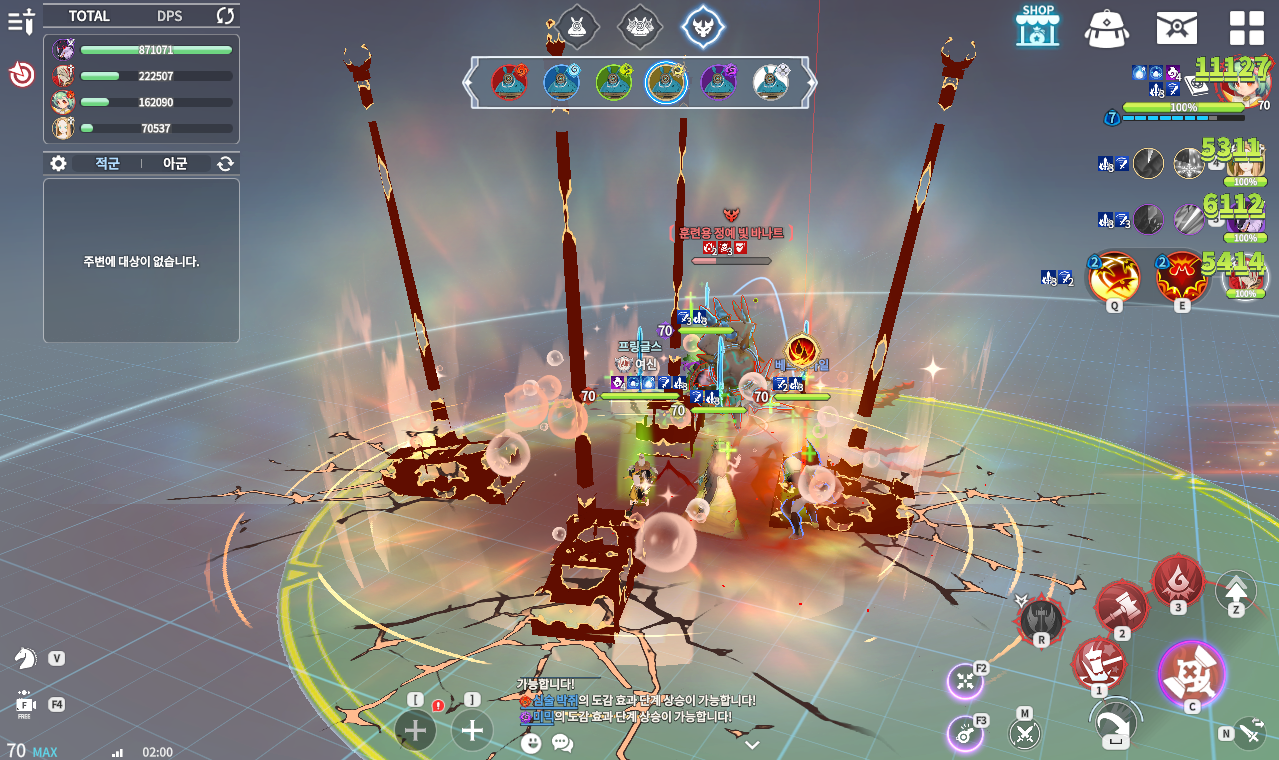1279x760 pixels.
Task: Toggle the crossed swords combat mode button
Action: [1024, 734]
